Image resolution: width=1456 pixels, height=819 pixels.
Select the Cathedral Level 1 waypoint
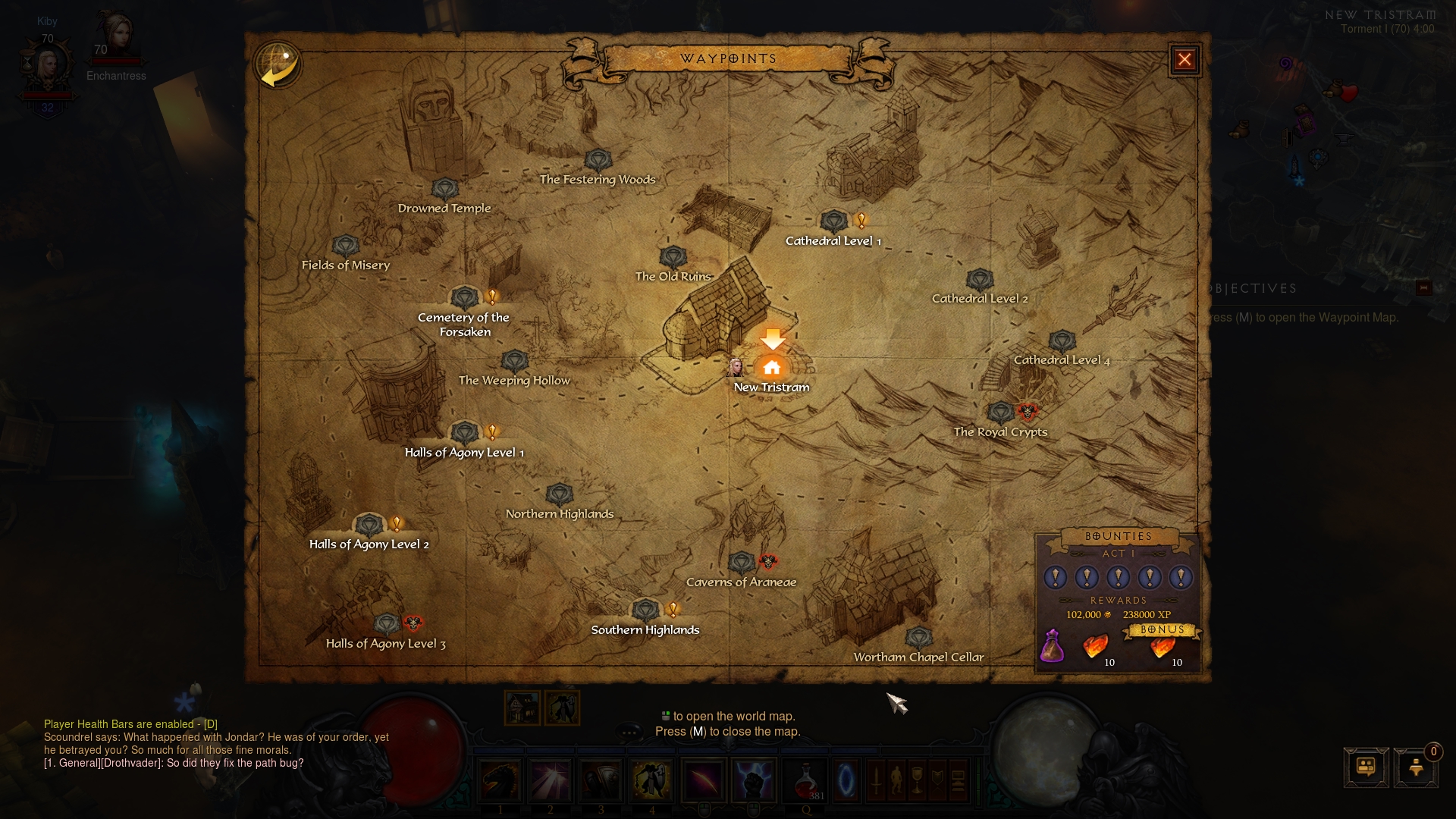coord(834,222)
